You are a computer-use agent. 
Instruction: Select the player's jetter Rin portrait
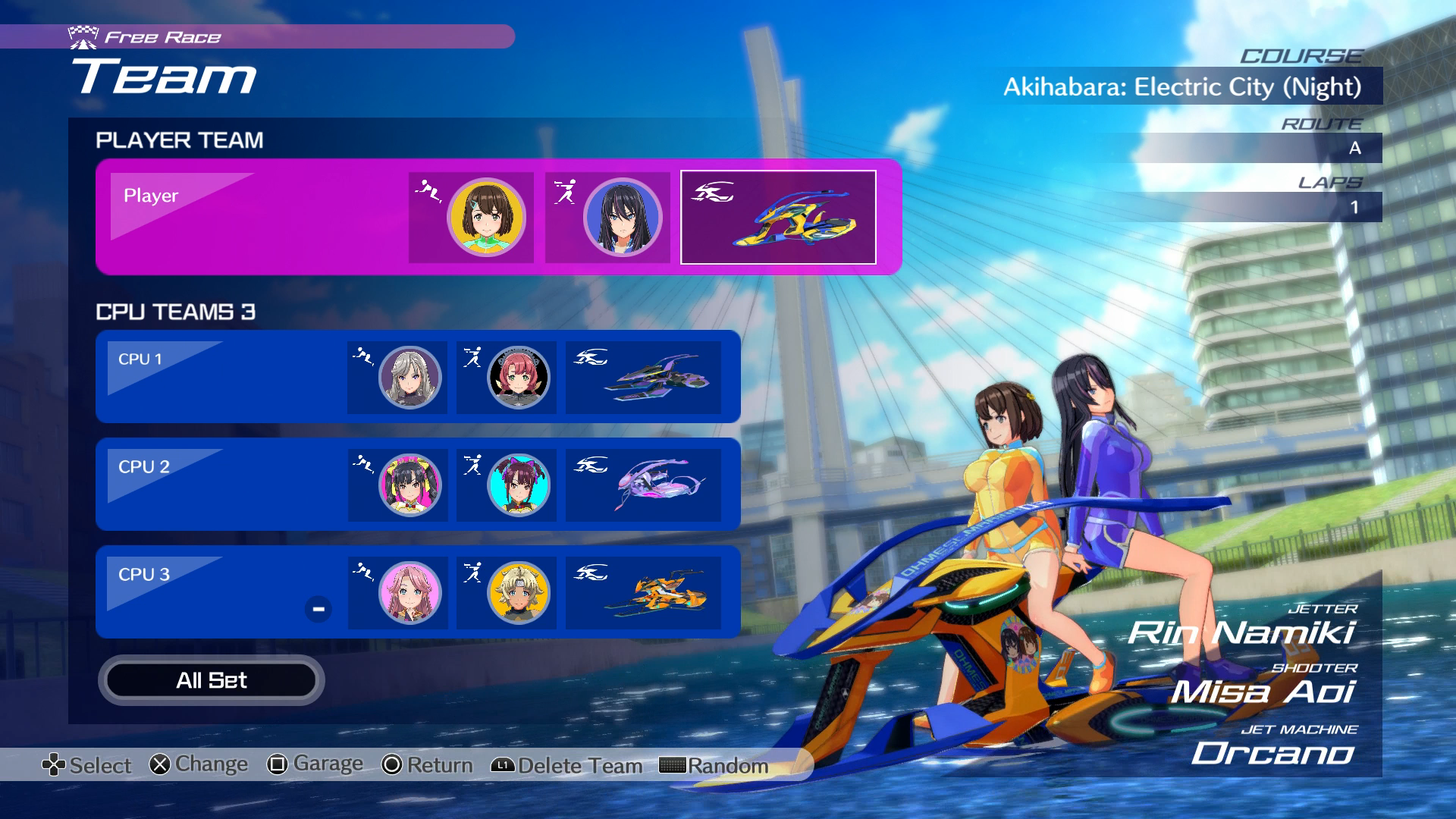(x=486, y=218)
